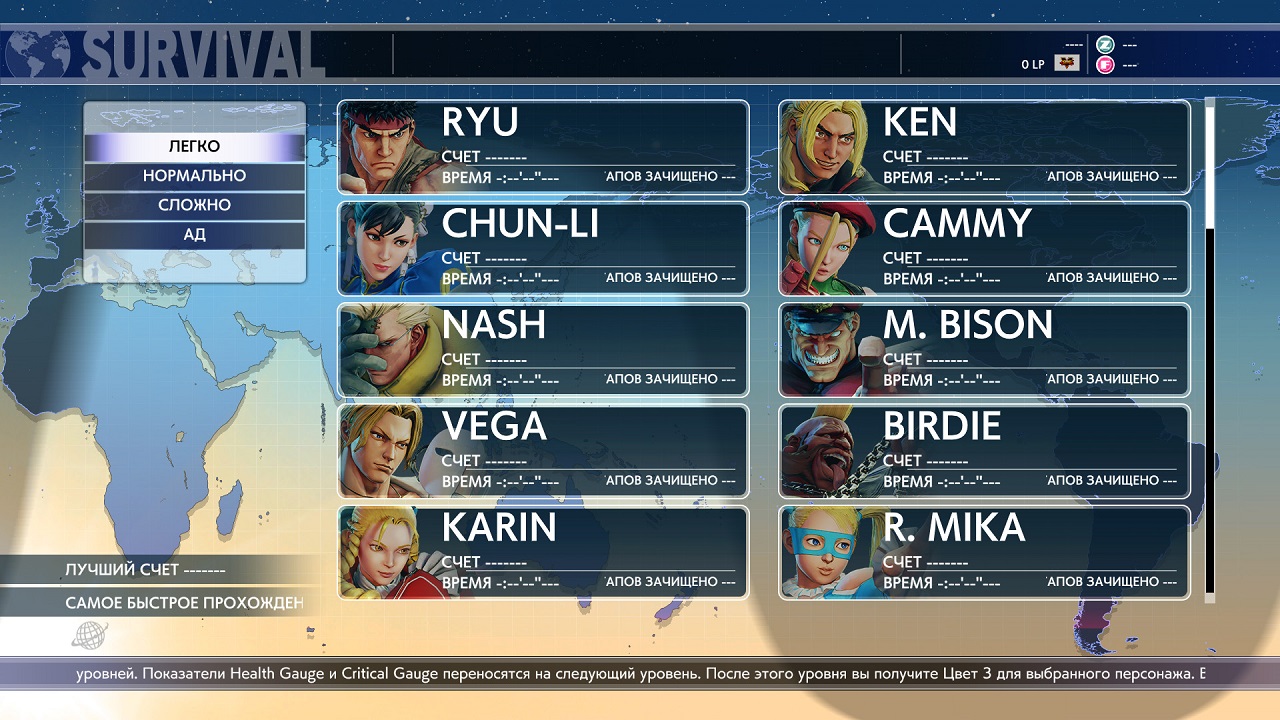This screenshot has height=720, width=1280.
Task: Select the ЛЕГКО difficulty option
Action: (x=194, y=147)
